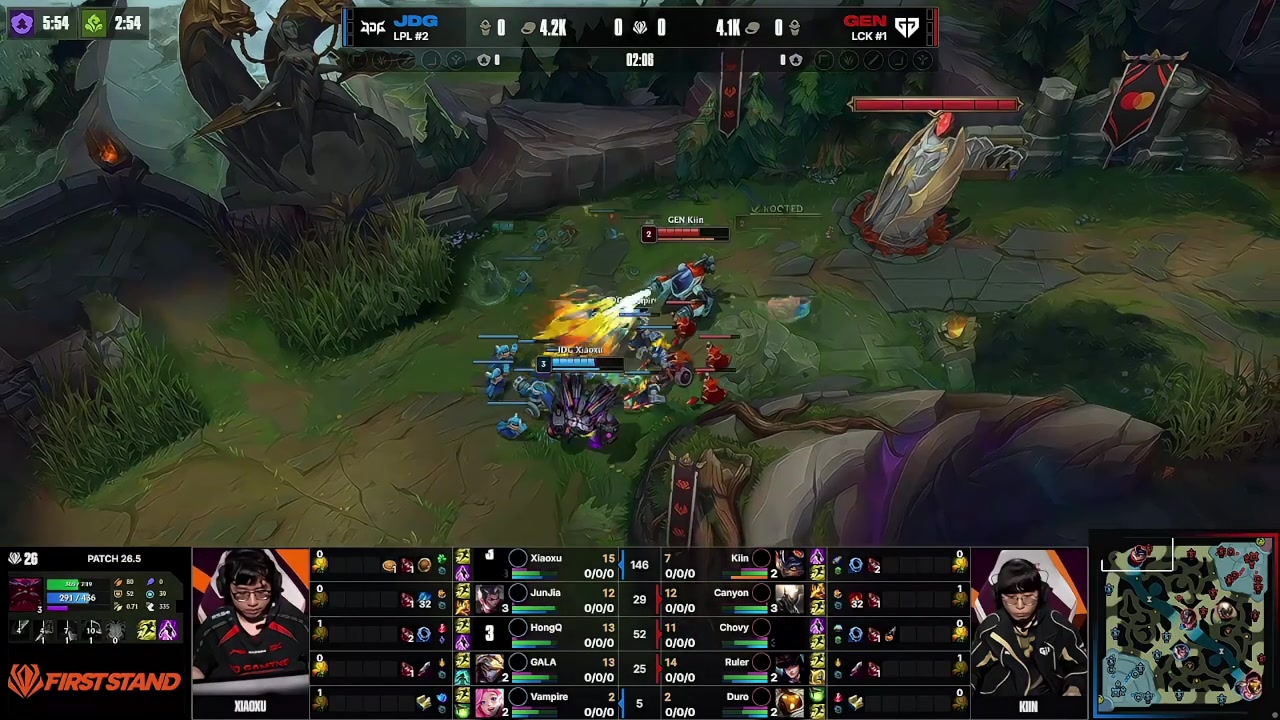Choose GALA's champion portrait in scoreboard
The width and height of the screenshot is (1280, 720).
click(x=490, y=668)
